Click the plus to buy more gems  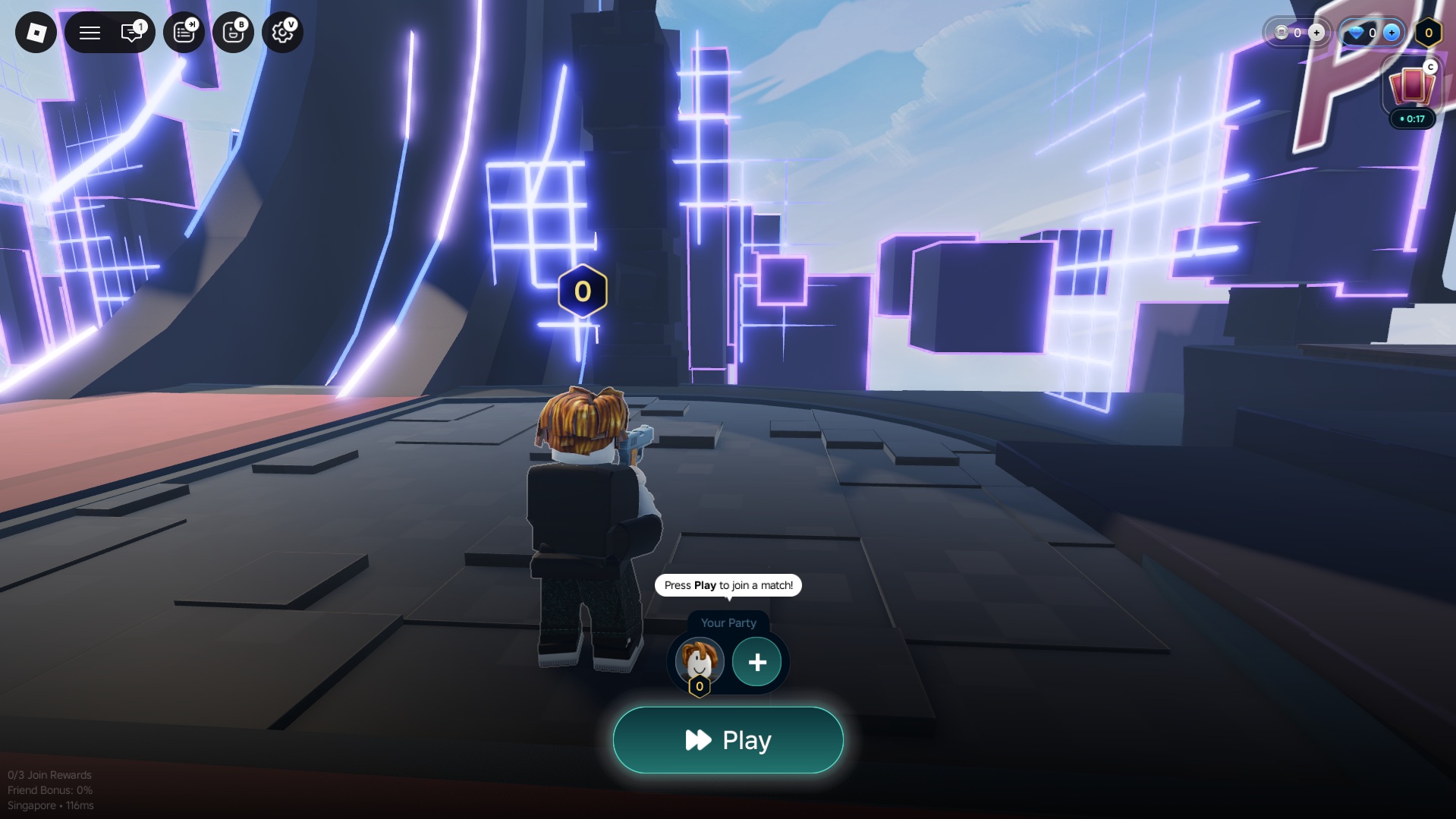(1392, 33)
